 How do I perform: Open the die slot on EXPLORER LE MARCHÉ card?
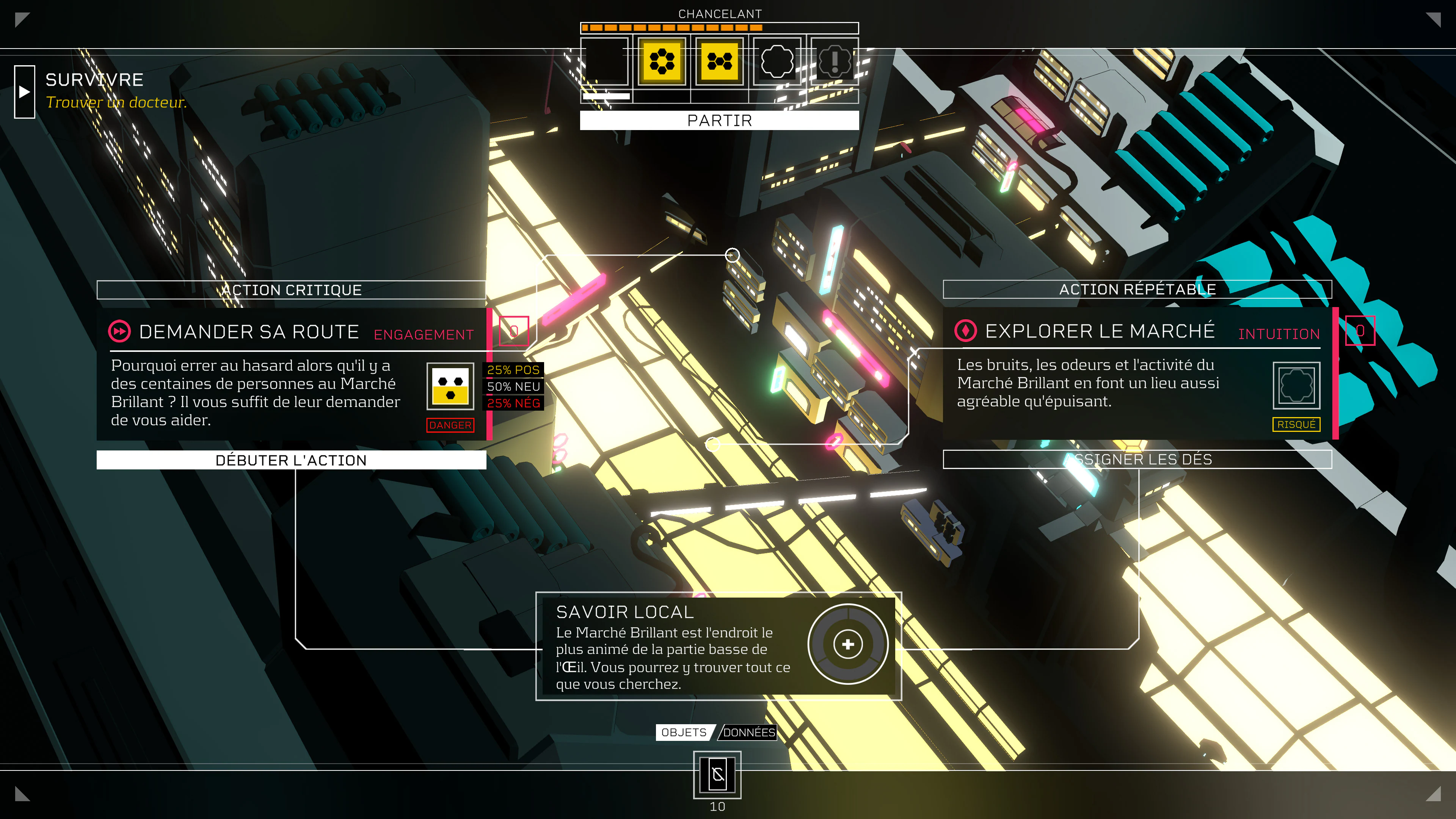1360,331
